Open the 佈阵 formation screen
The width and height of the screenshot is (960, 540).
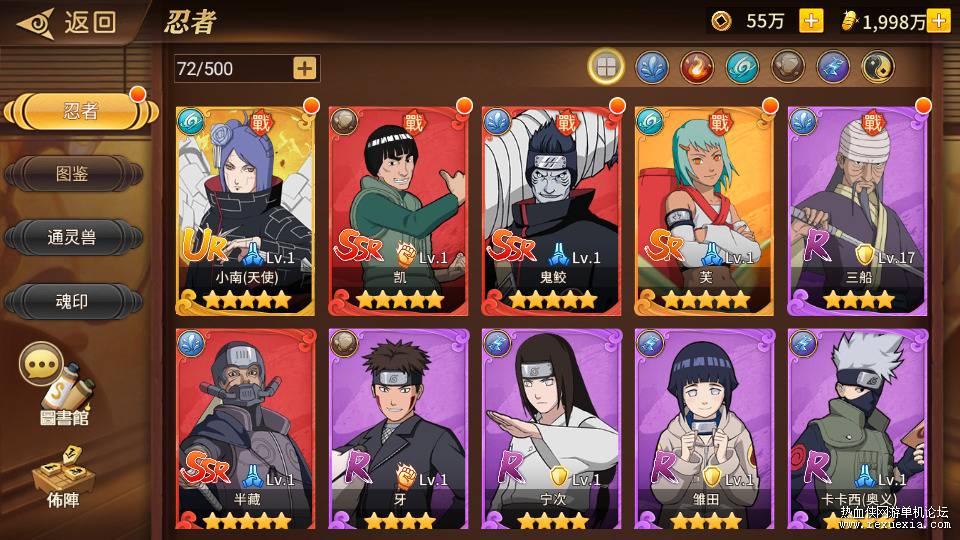click(x=61, y=475)
